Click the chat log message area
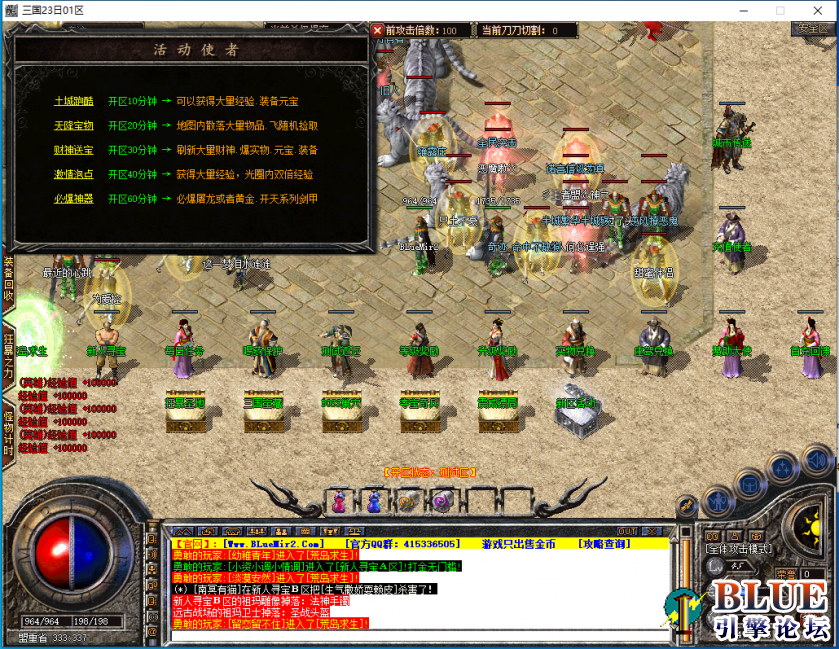The height and width of the screenshot is (649, 839). pyautogui.click(x=420, y=590)
